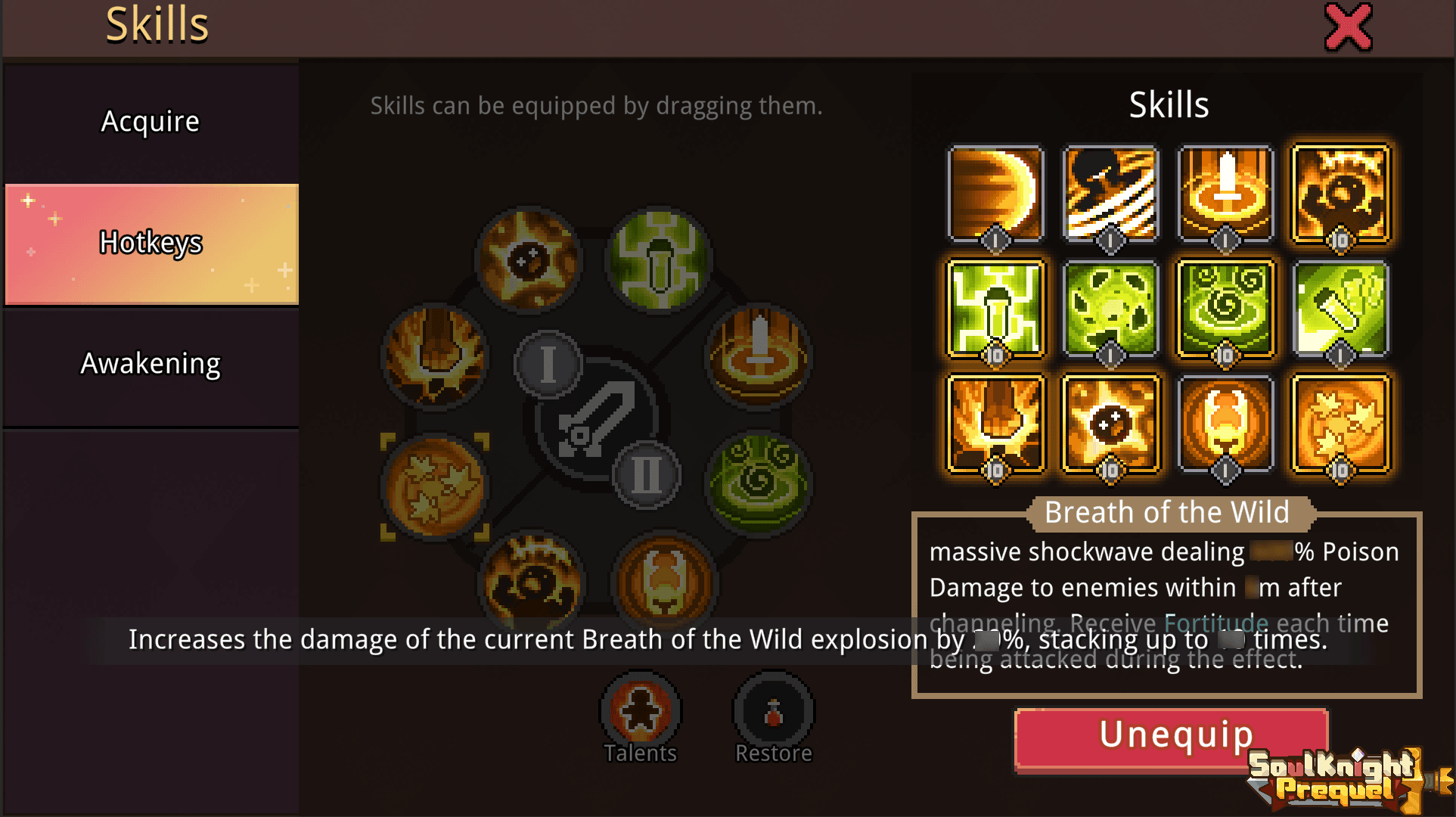Select the green leaves skill icon

click(x=1110, y=309)
